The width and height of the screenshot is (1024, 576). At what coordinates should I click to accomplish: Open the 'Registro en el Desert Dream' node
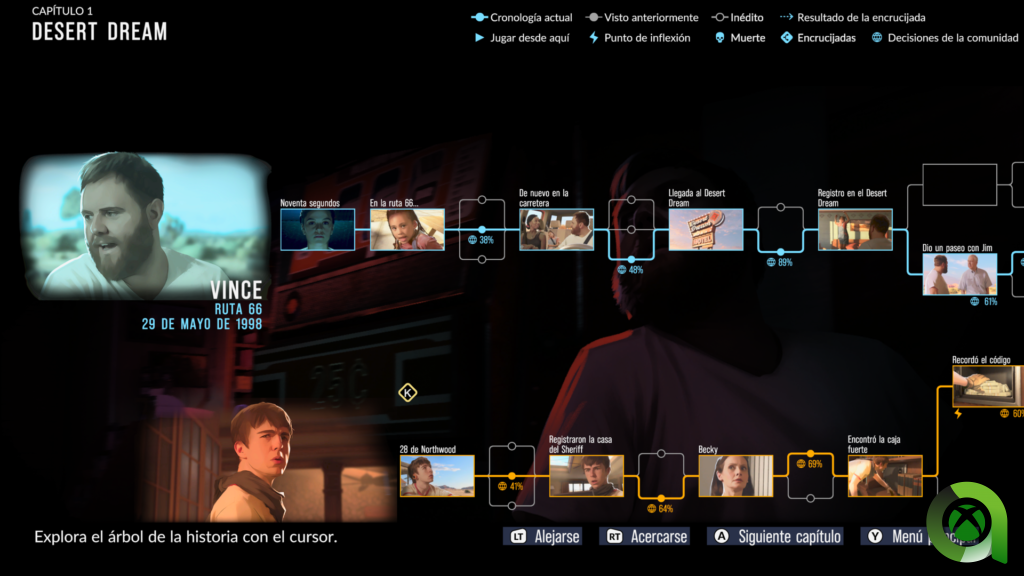pyautogui.click(x=855, y=229)
